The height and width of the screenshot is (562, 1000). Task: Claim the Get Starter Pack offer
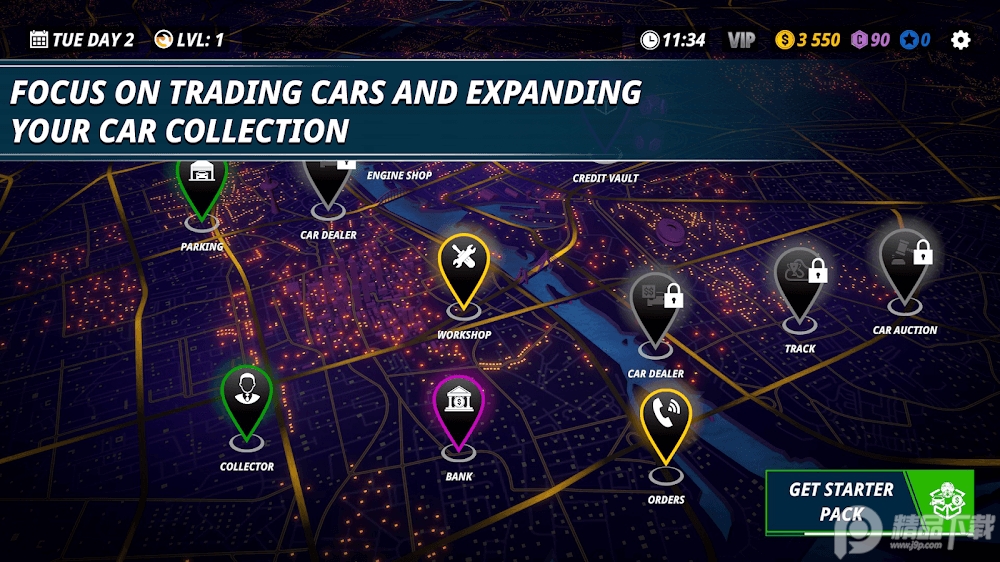867,500
